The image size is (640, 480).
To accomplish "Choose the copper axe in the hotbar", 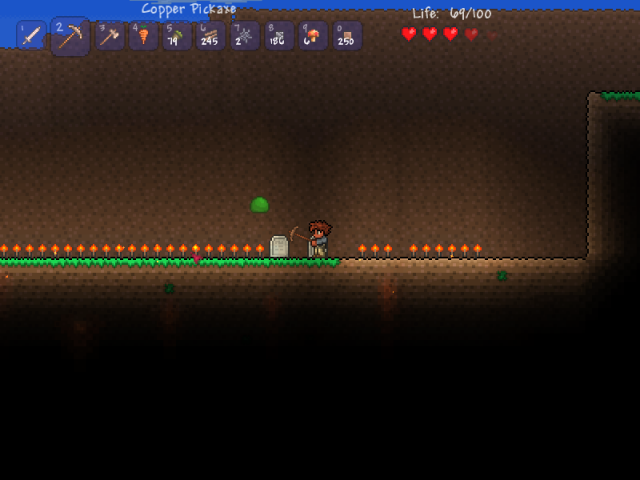I will point(109,37).
